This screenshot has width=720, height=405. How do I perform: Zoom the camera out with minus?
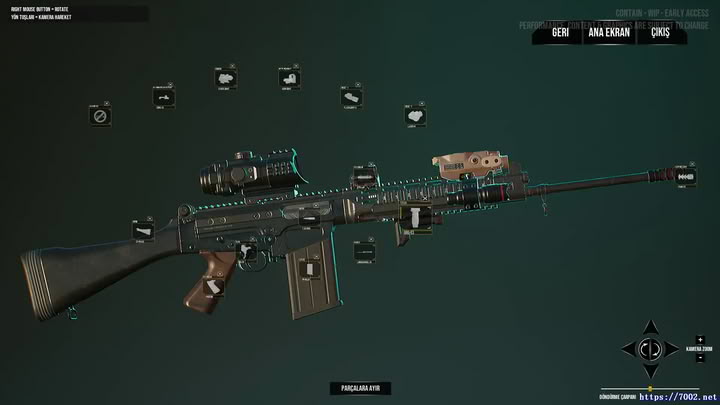700,357
